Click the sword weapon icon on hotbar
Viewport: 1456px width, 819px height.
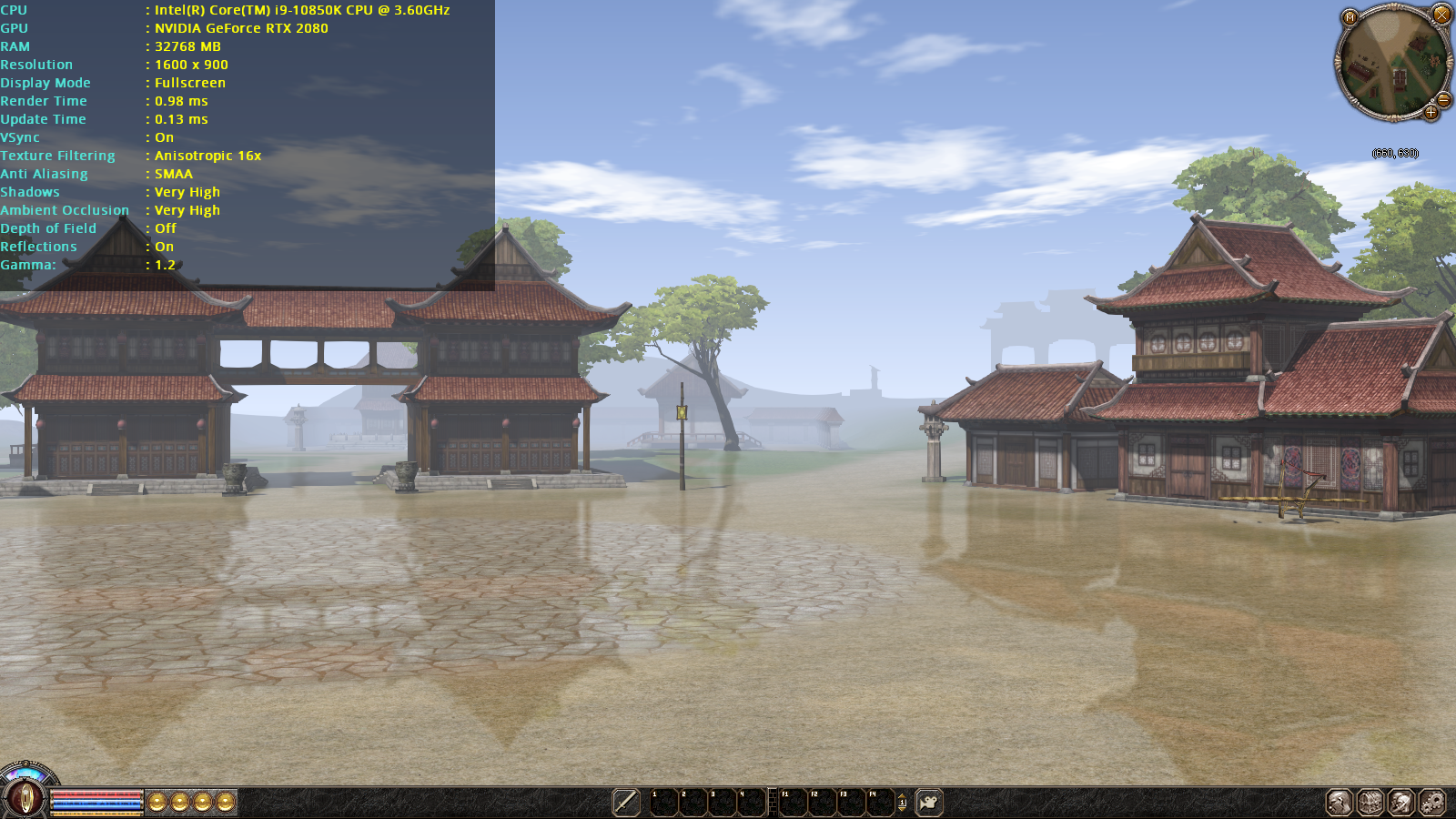point(625,802)
